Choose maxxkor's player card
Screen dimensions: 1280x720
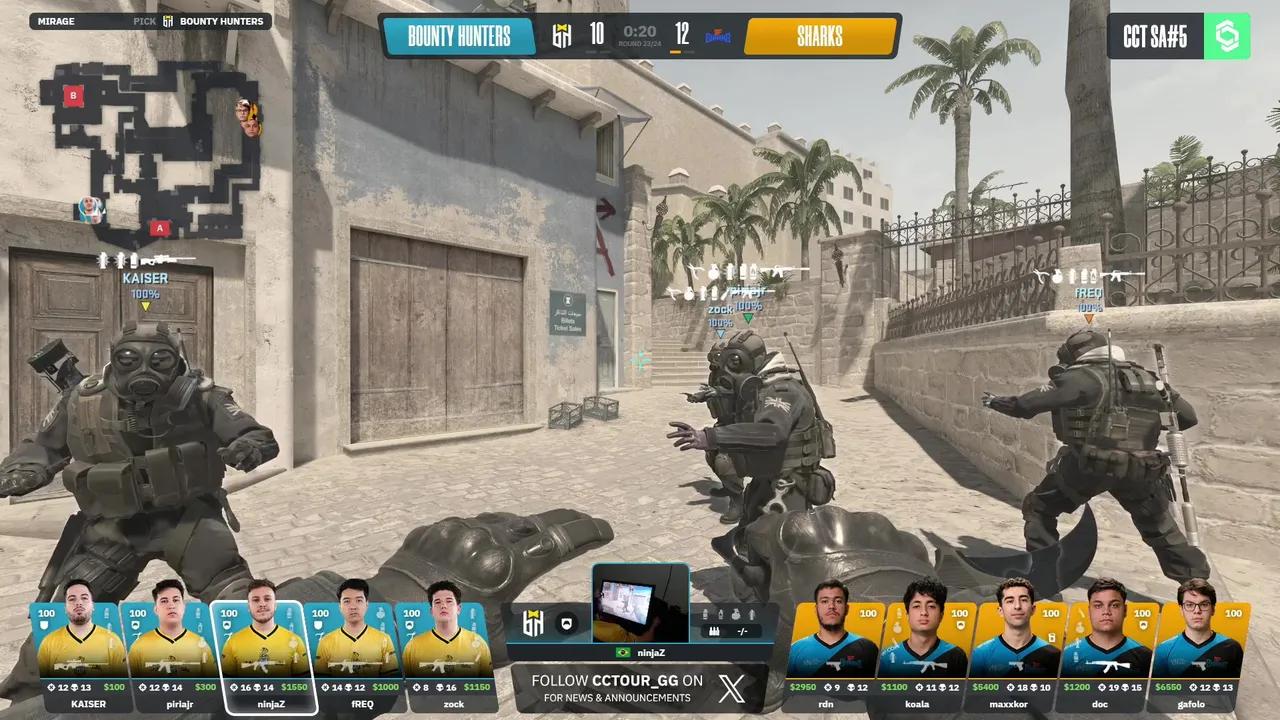pos(1015,655)
